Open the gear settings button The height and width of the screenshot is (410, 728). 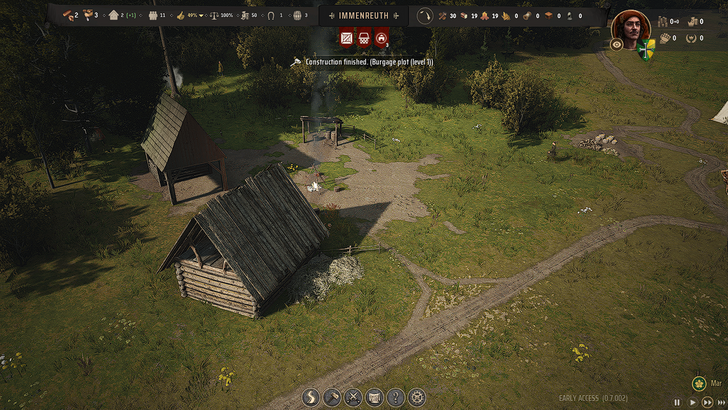point(417,397)
